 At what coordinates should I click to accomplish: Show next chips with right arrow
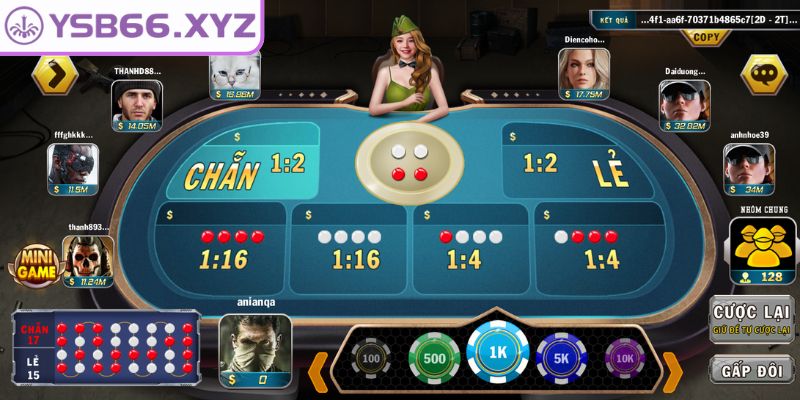pyautogui.click(x=672, y=371)
